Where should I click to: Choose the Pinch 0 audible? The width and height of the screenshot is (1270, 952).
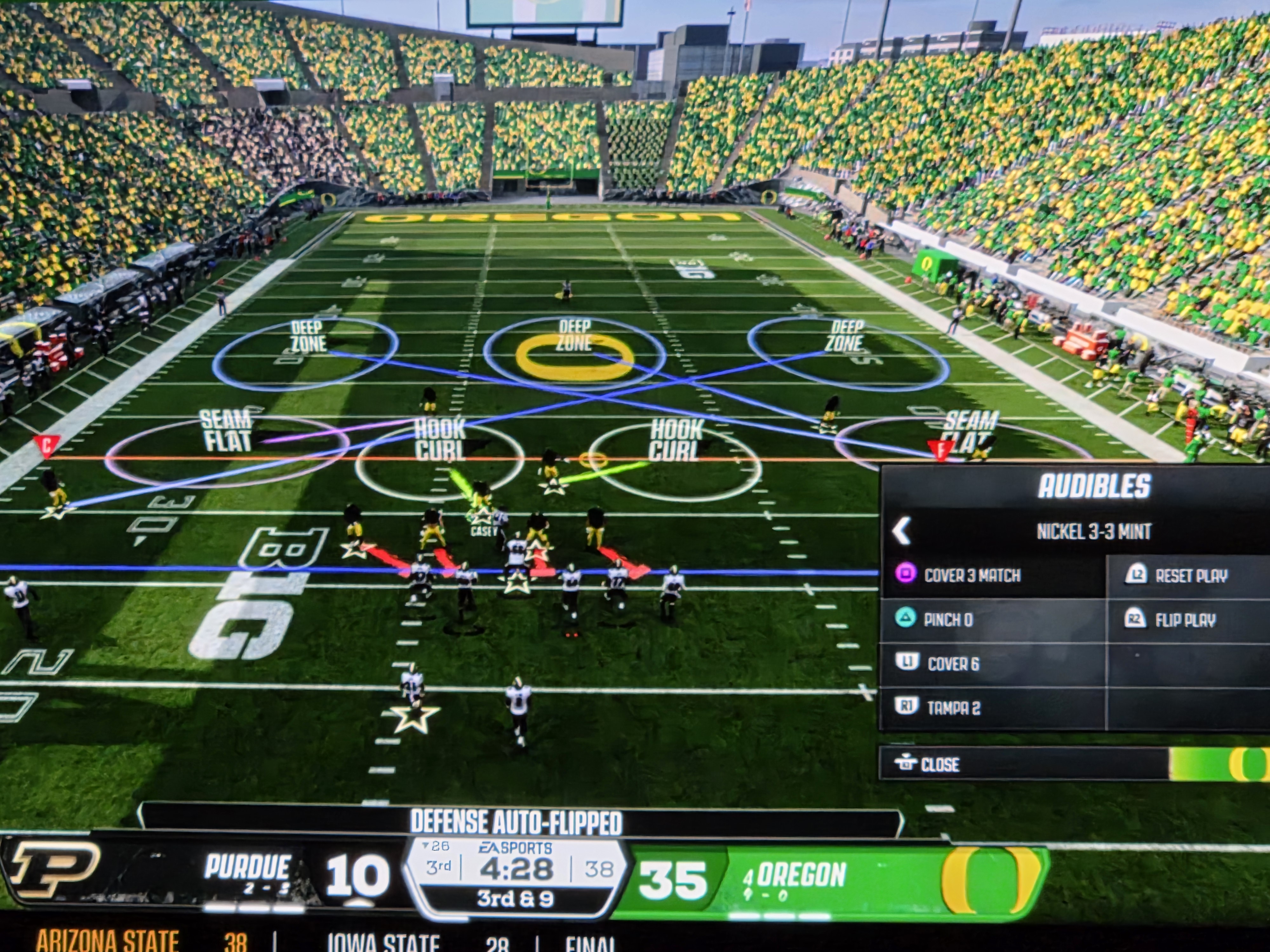[x=947, y=620]
